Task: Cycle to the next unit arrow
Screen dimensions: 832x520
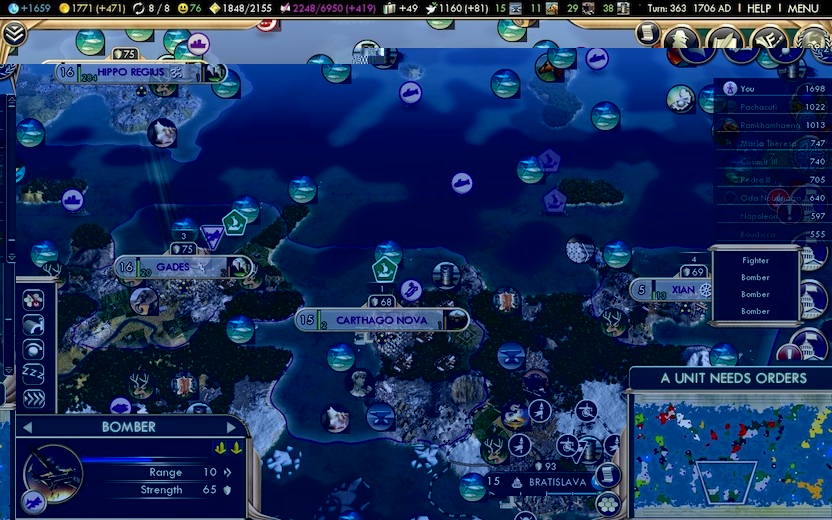Action: click(x=231, y=427)
